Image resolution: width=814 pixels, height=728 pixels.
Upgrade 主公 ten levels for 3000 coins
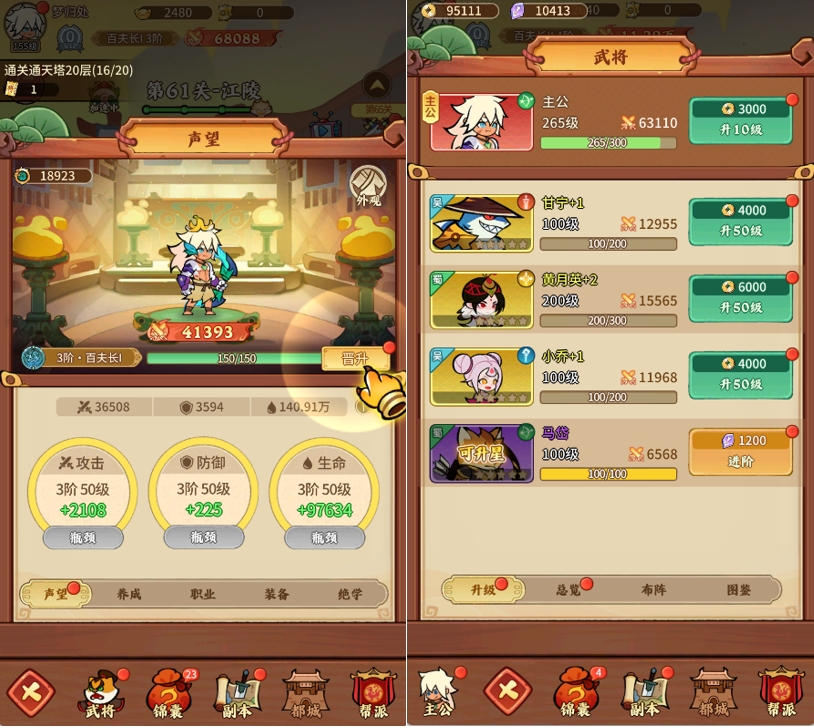click(740, 120)
